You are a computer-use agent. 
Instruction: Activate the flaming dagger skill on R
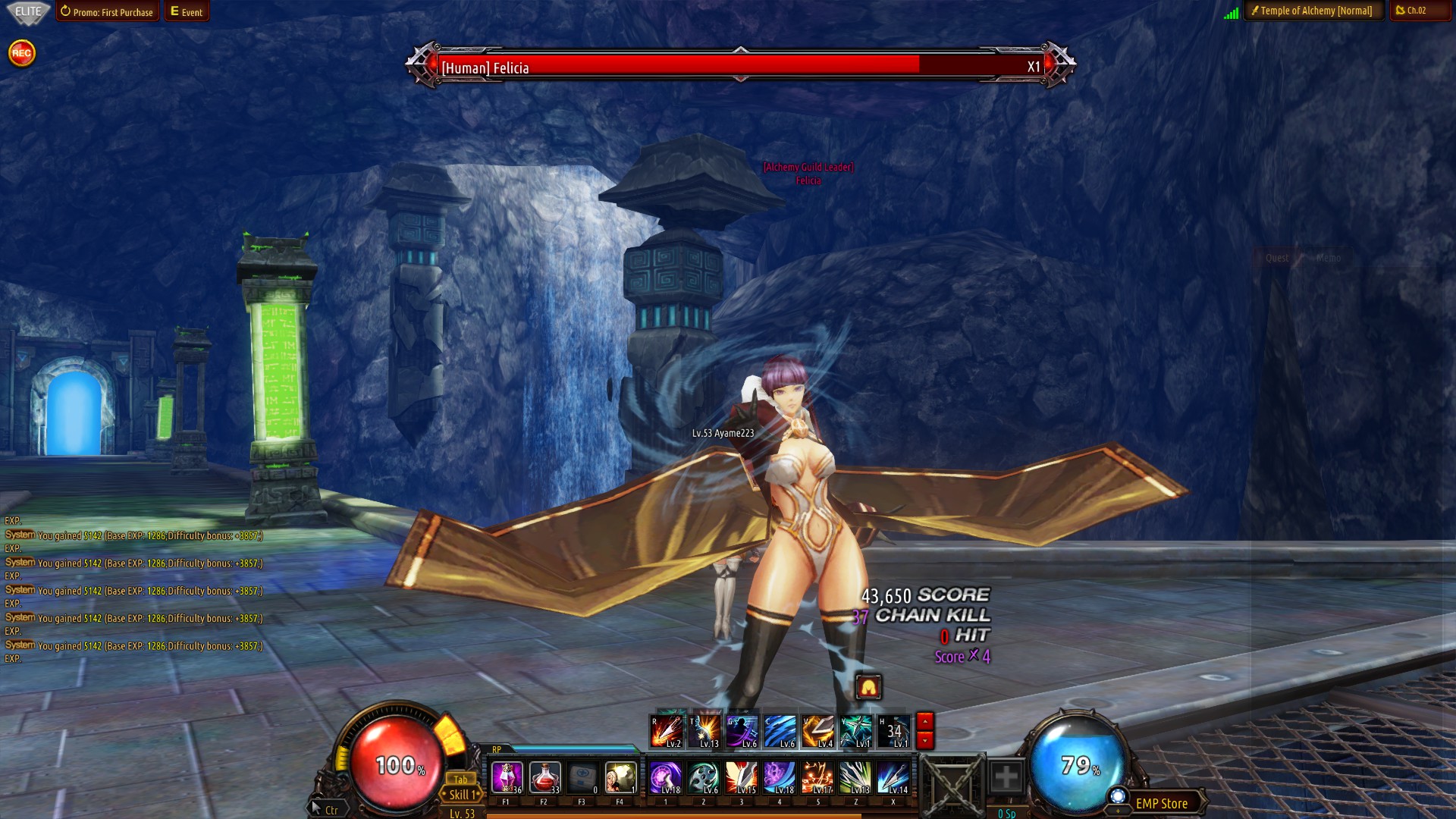click(x=667, y=731)
